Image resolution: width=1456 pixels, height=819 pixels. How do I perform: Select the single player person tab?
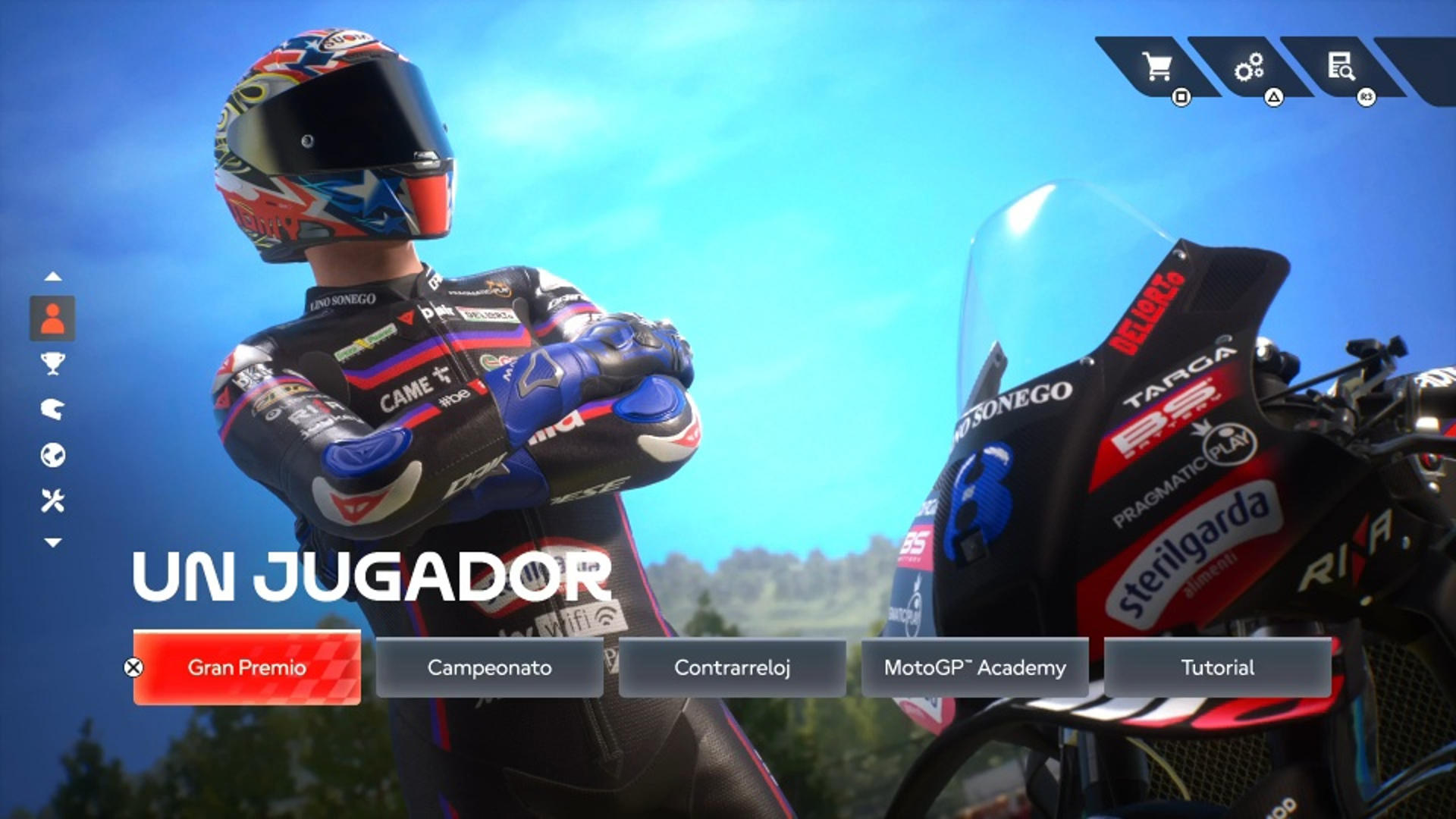point(52,318)
